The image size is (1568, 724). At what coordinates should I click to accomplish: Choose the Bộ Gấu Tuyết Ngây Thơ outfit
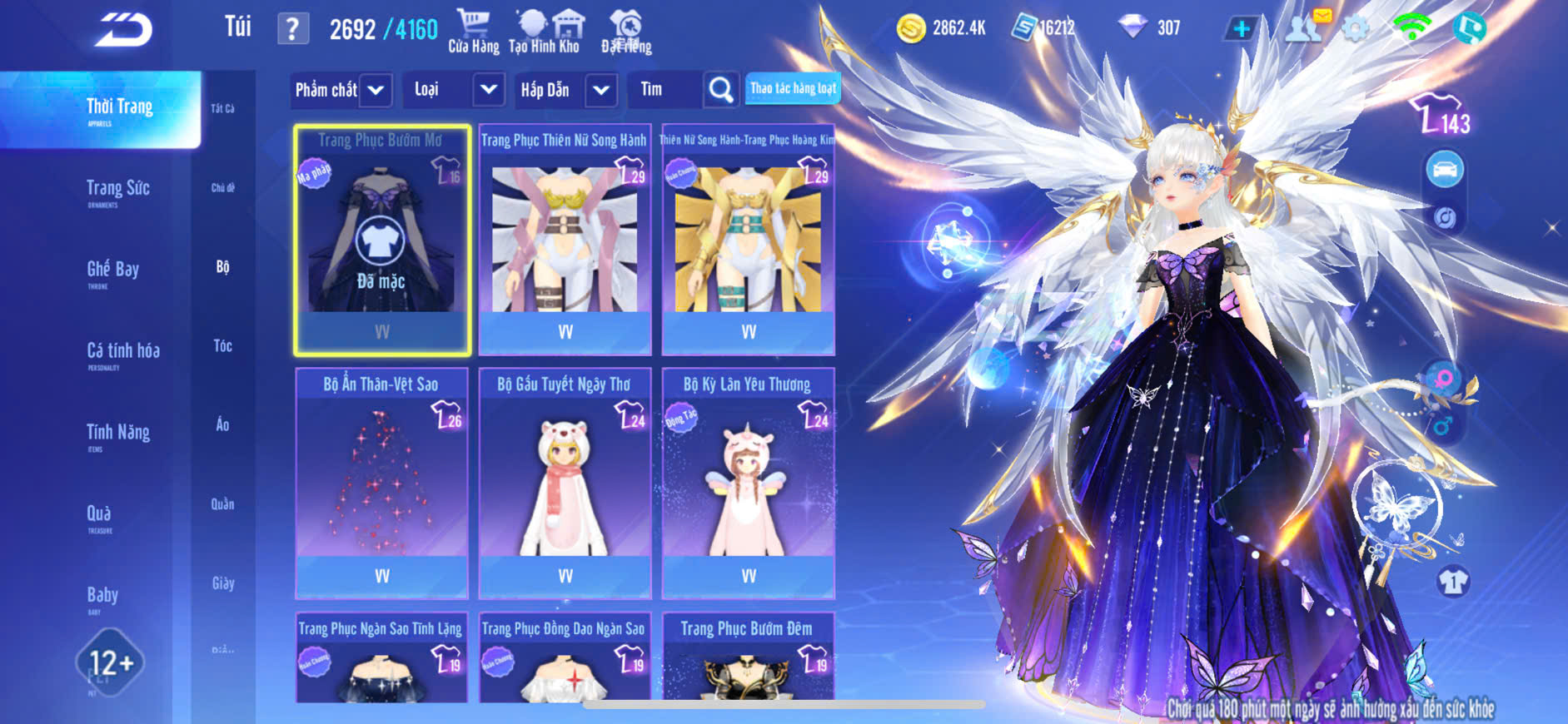tap(565, 483)
